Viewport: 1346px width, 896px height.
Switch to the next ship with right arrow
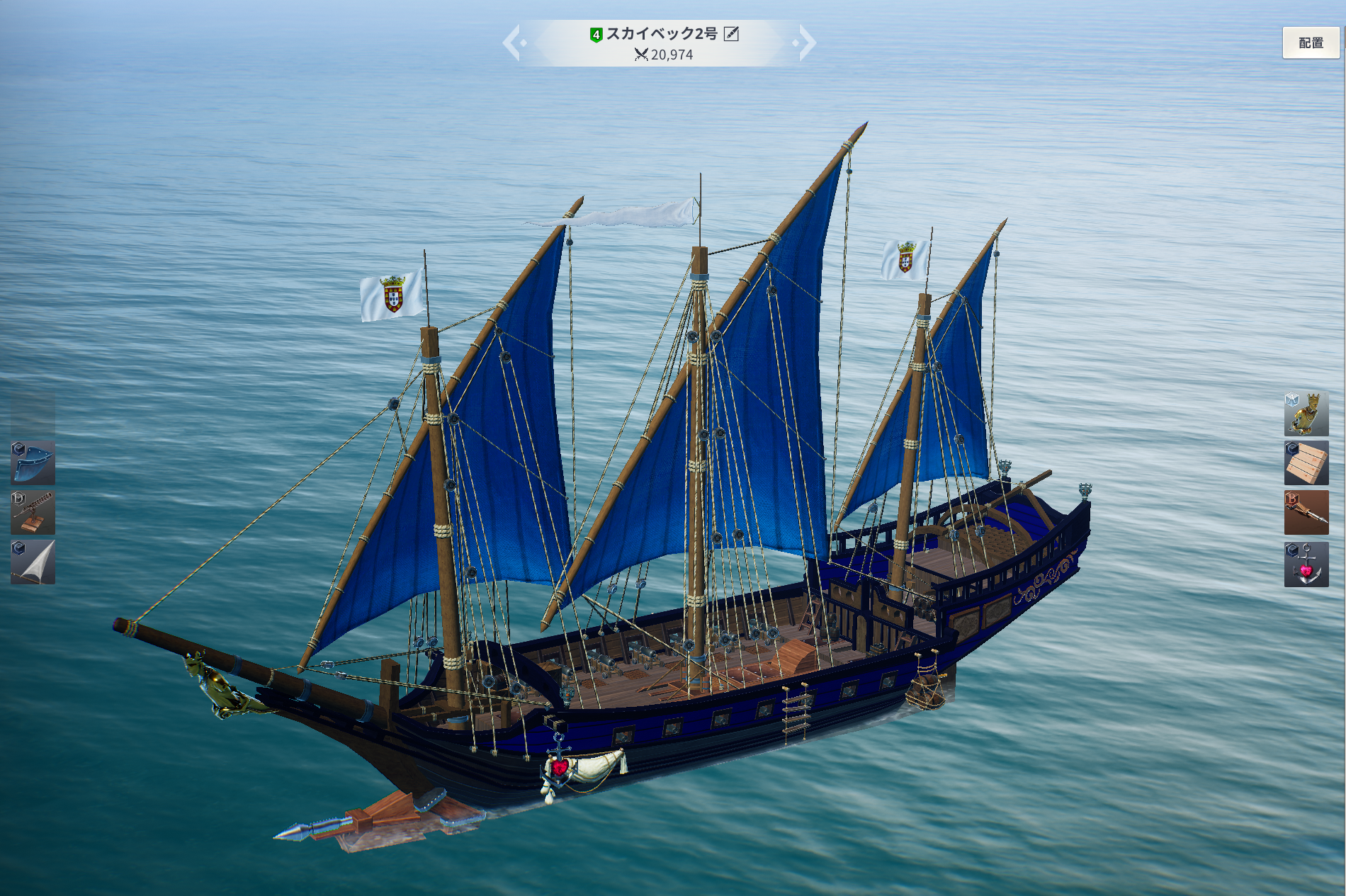(806, 43)
